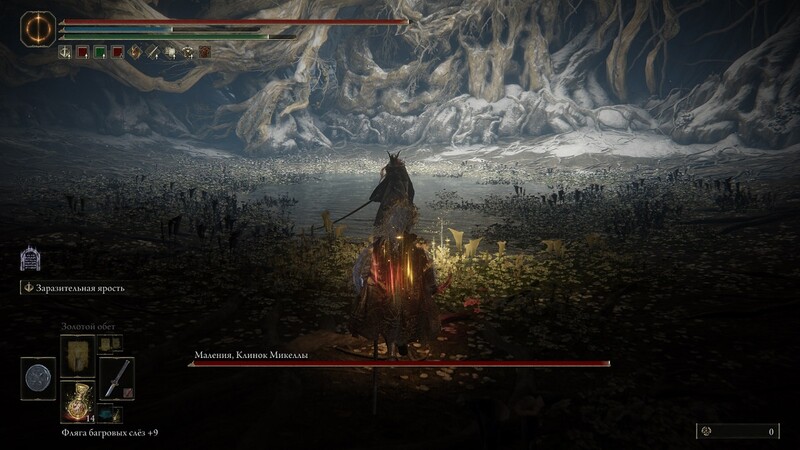Image resolution: width=800 pixels, height=450 pixels.
Task: Click the green square buff icon
Action: click(x=100, y=52)
